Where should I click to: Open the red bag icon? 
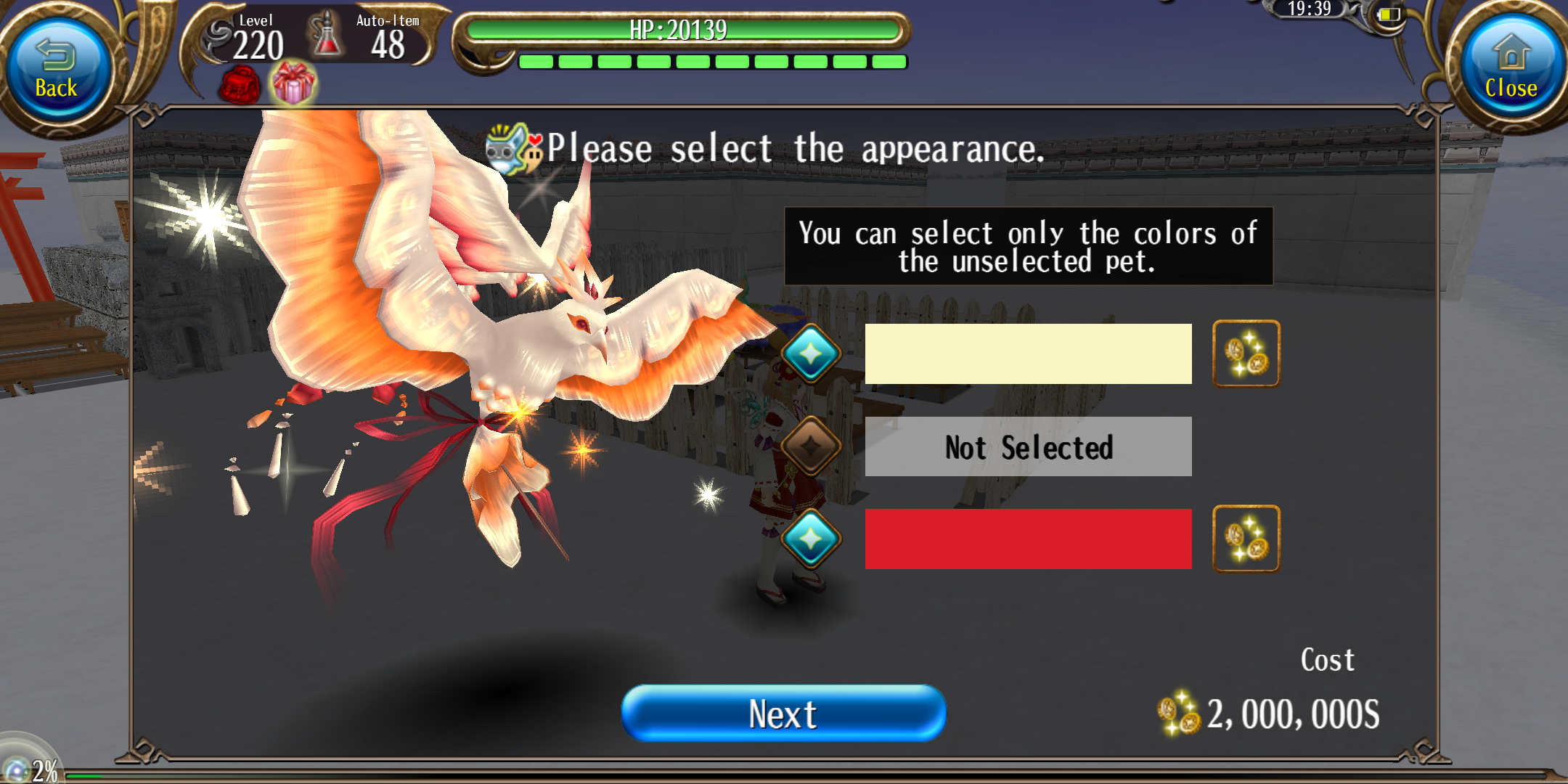(240, 86)
